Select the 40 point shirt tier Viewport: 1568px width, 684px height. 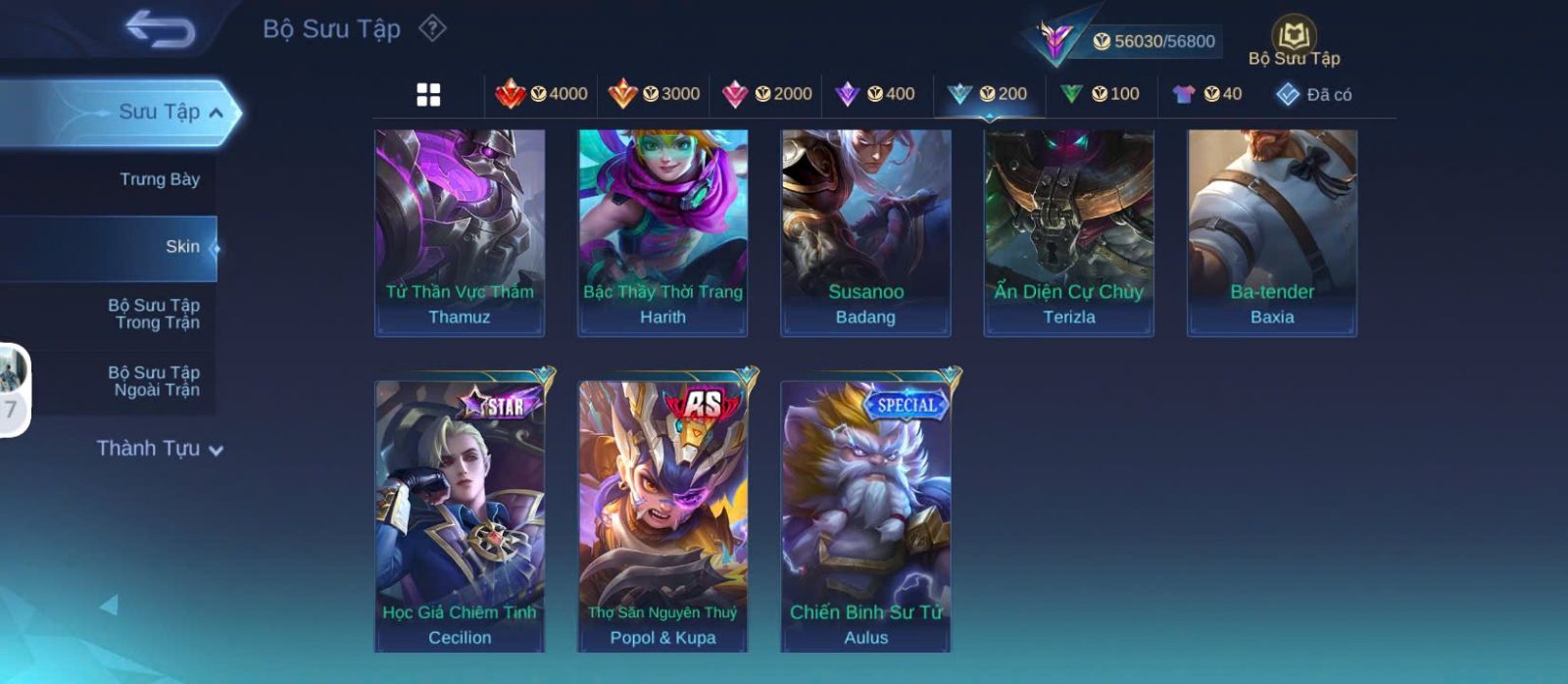point(1207,94)
